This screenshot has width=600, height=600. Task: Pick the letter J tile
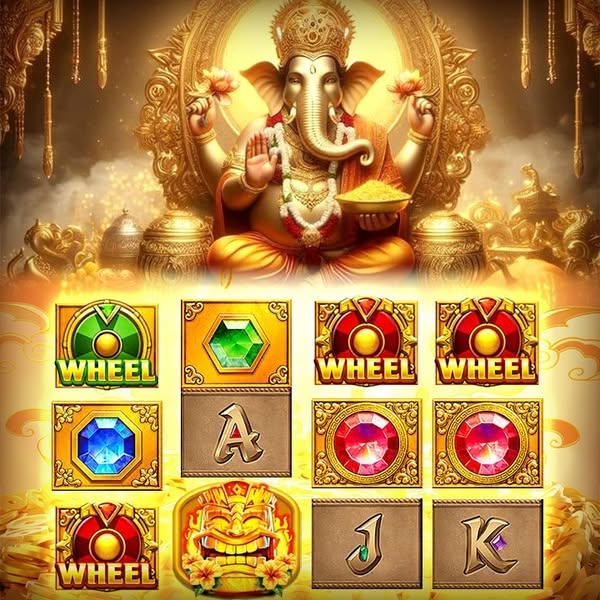pyautogui.click(x=366, y=544)
